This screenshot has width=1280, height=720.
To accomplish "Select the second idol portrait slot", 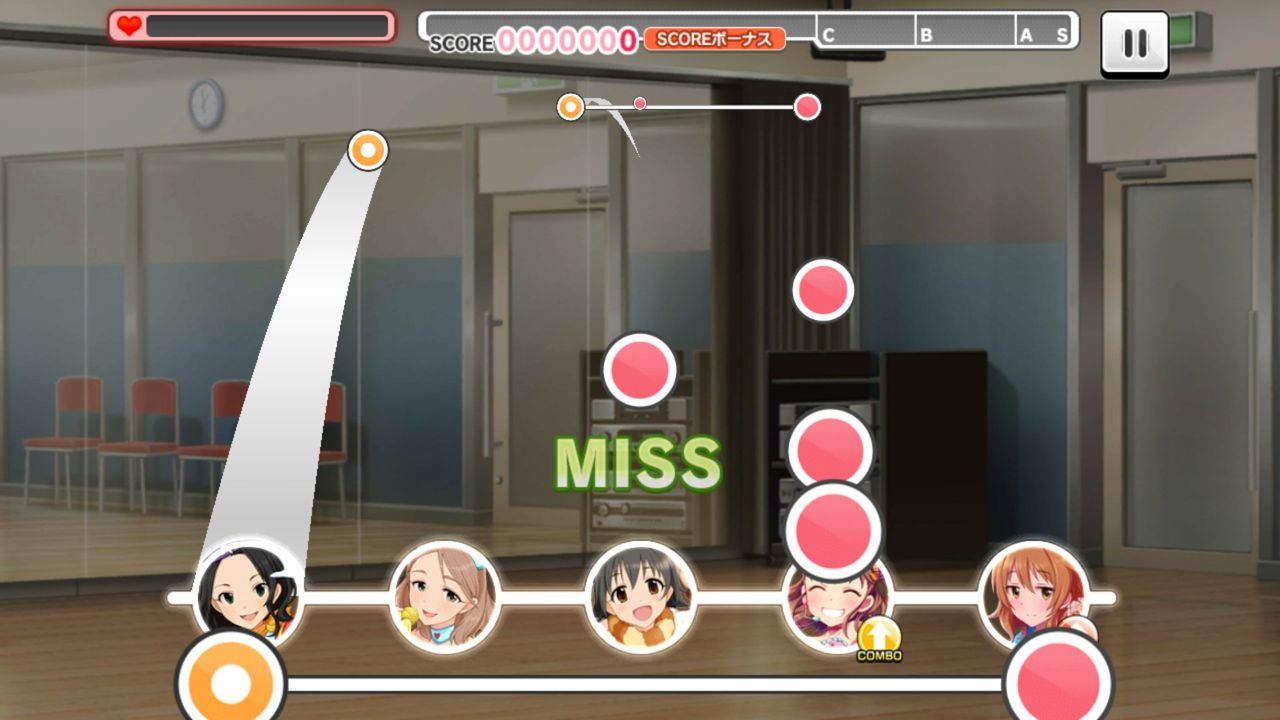I will point(443,599).
